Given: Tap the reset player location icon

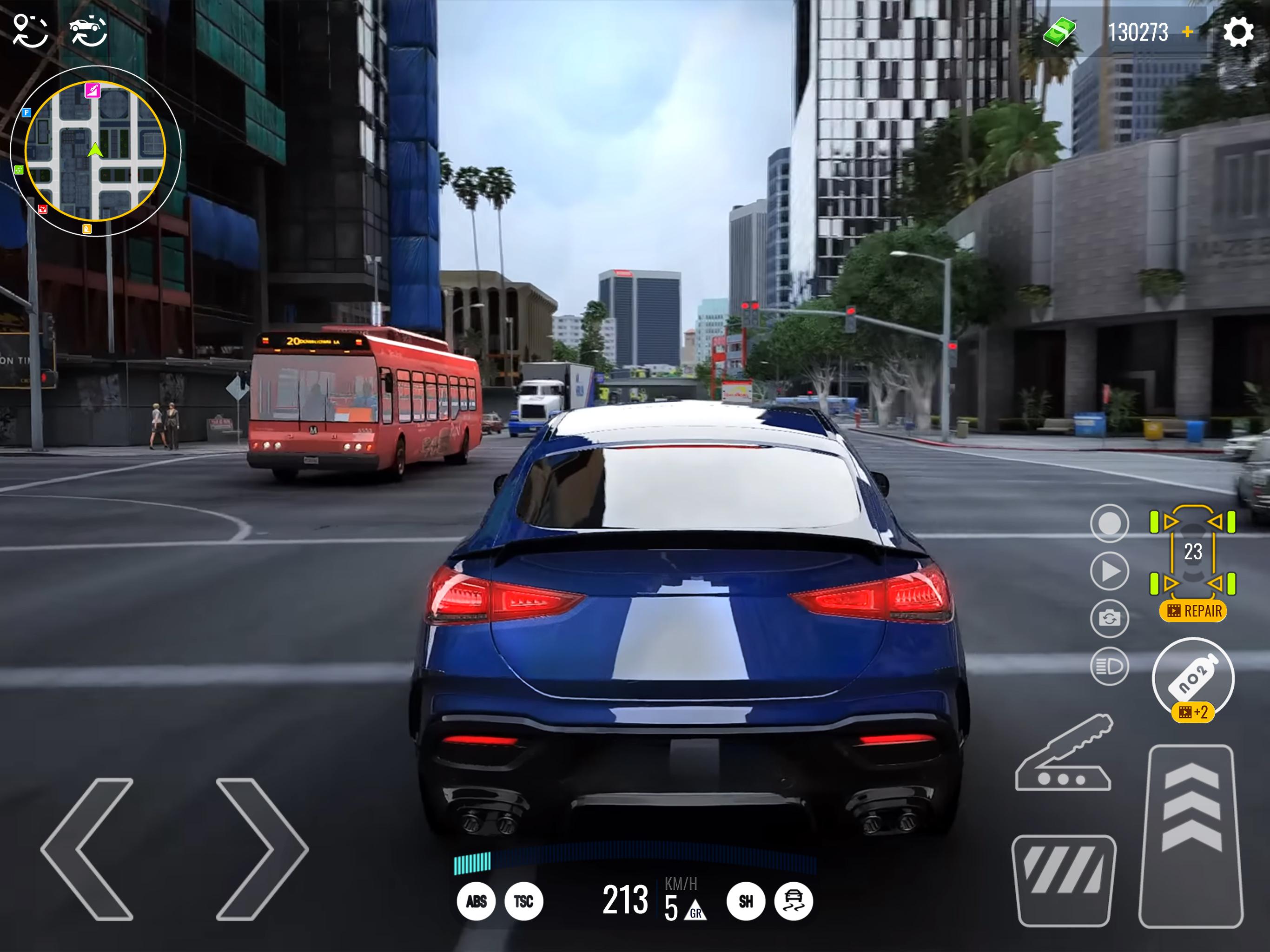Looking at the screenshot, I should coord(30,31).
